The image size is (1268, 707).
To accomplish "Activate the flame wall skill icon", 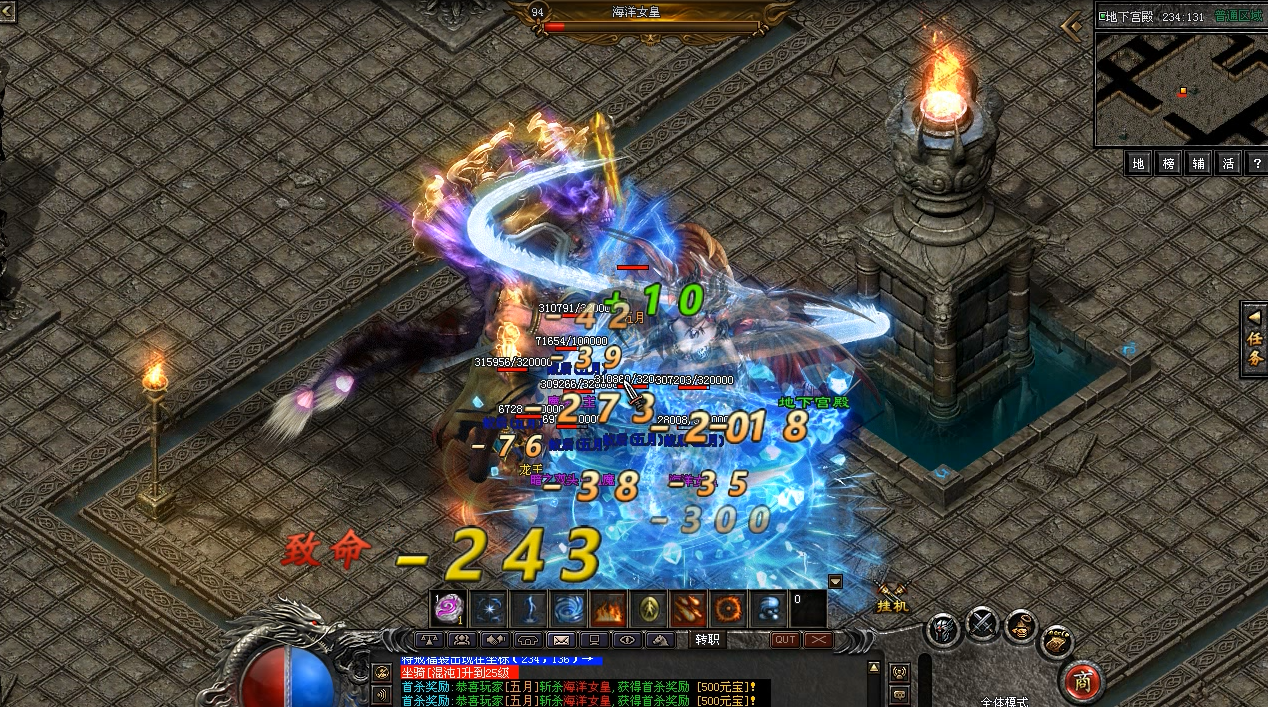I will 608,608.
